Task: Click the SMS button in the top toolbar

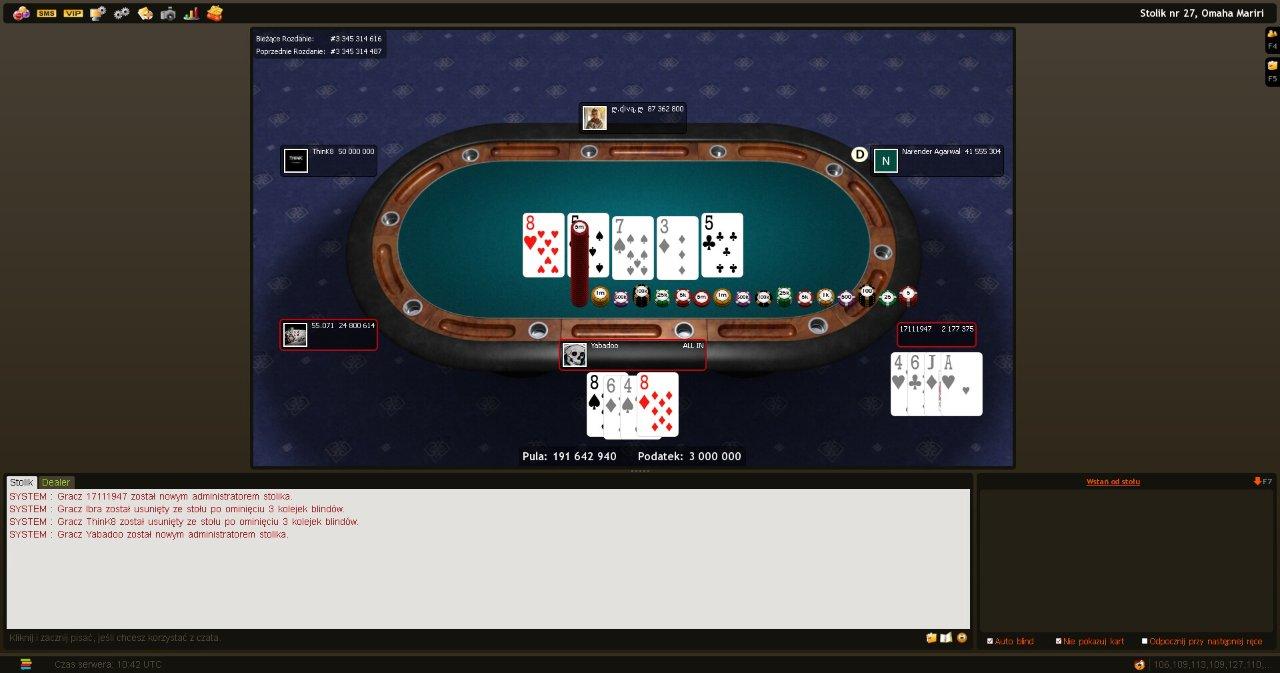Action: [x=46, y=13]
